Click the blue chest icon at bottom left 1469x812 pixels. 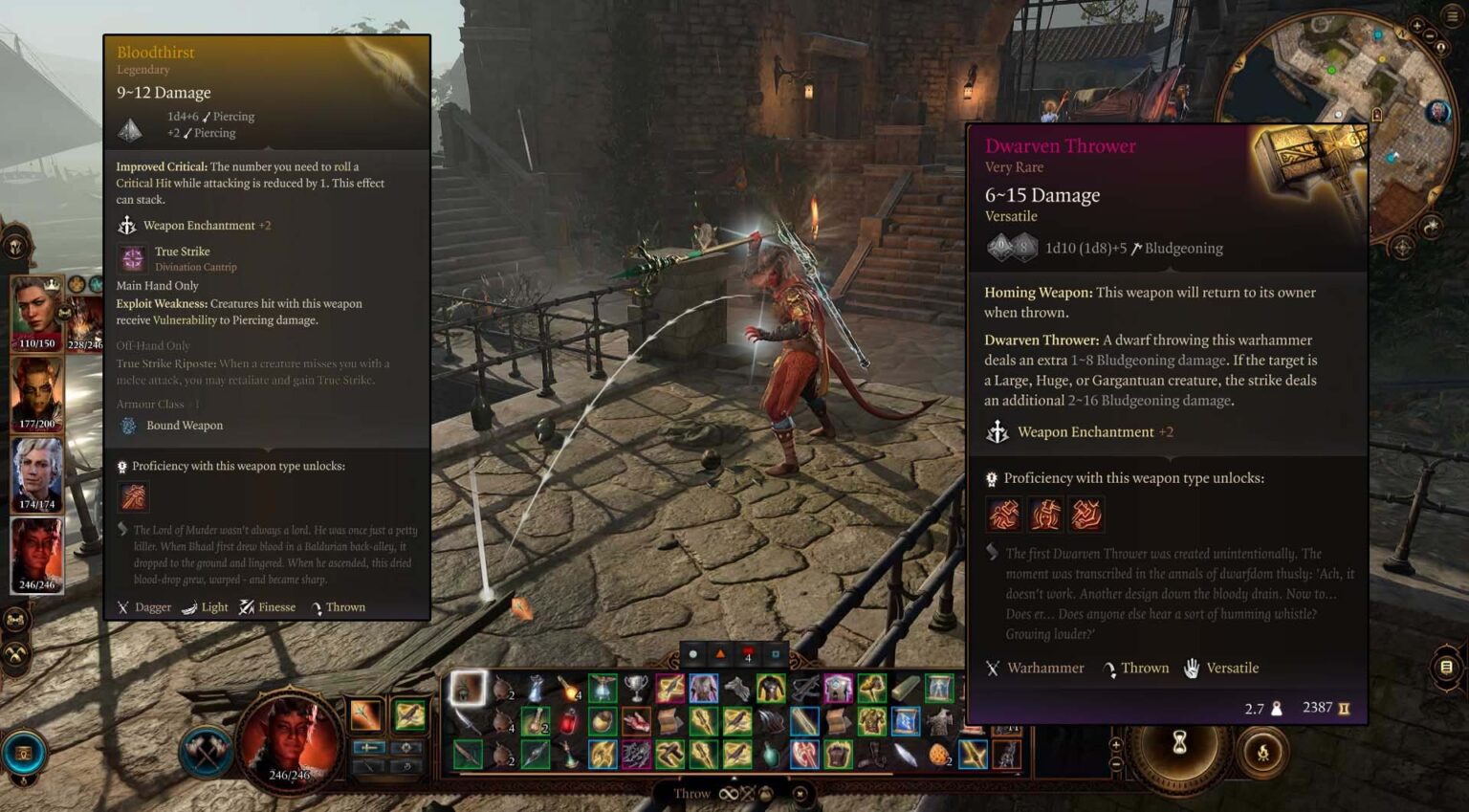tap(25, 752)
